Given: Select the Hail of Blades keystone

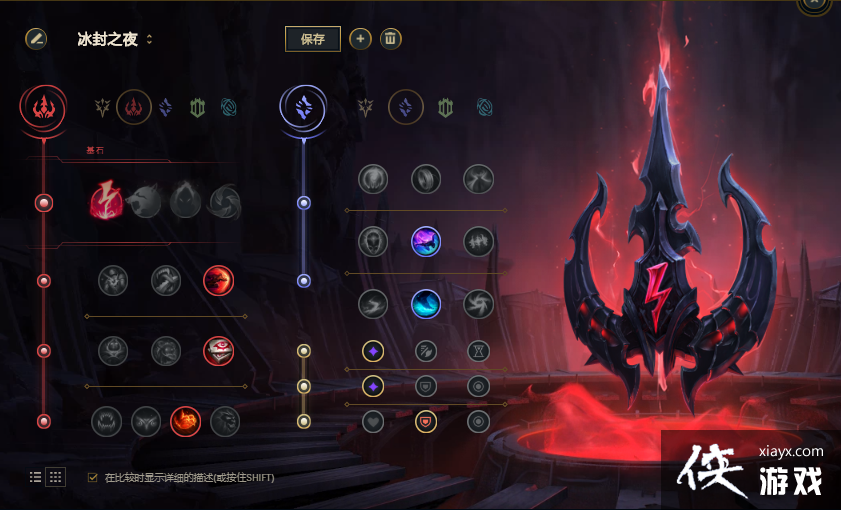Looking at the screenshot, I should [224, 201].
